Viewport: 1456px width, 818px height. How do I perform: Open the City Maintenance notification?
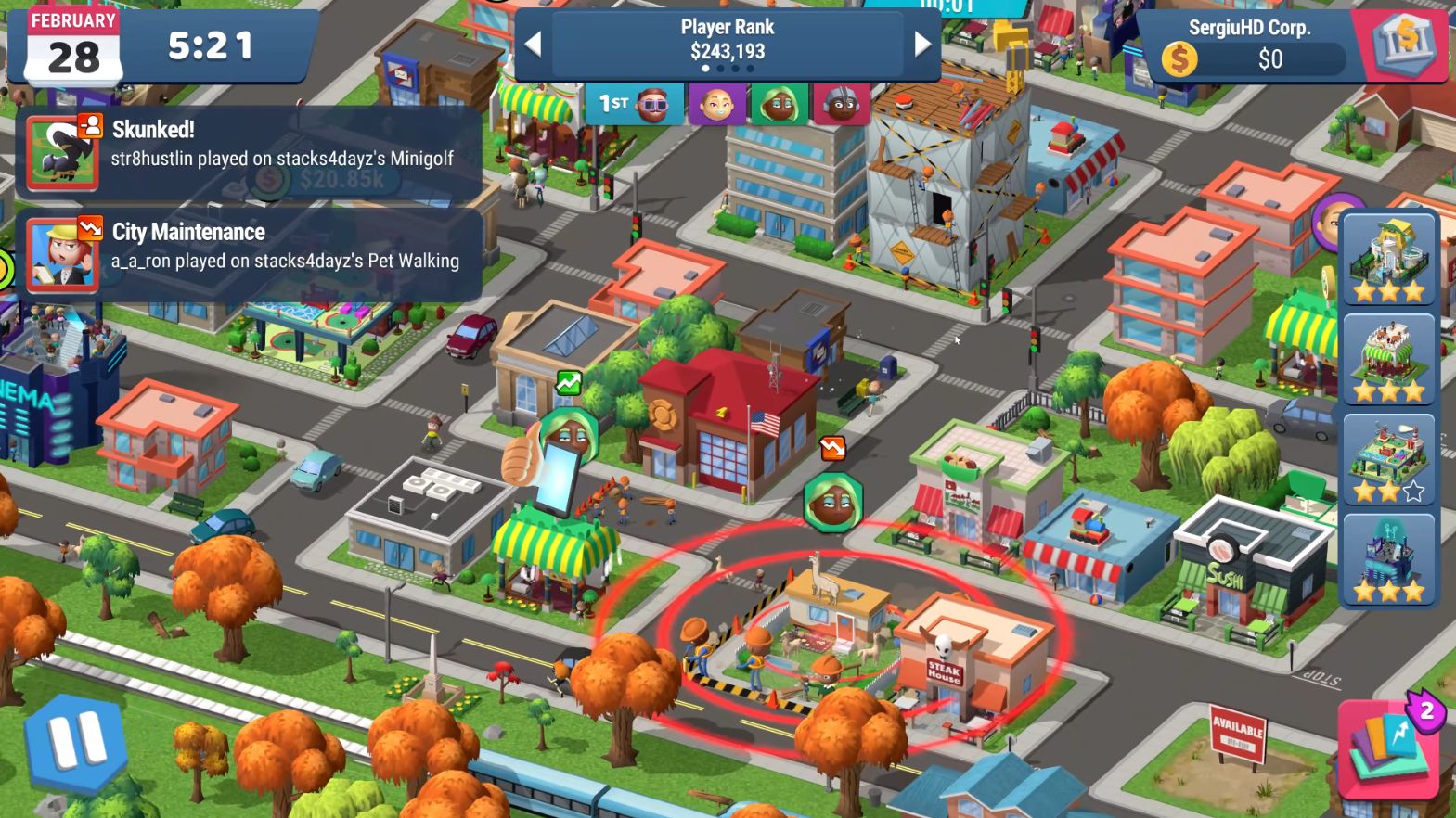tap(249, 246)
